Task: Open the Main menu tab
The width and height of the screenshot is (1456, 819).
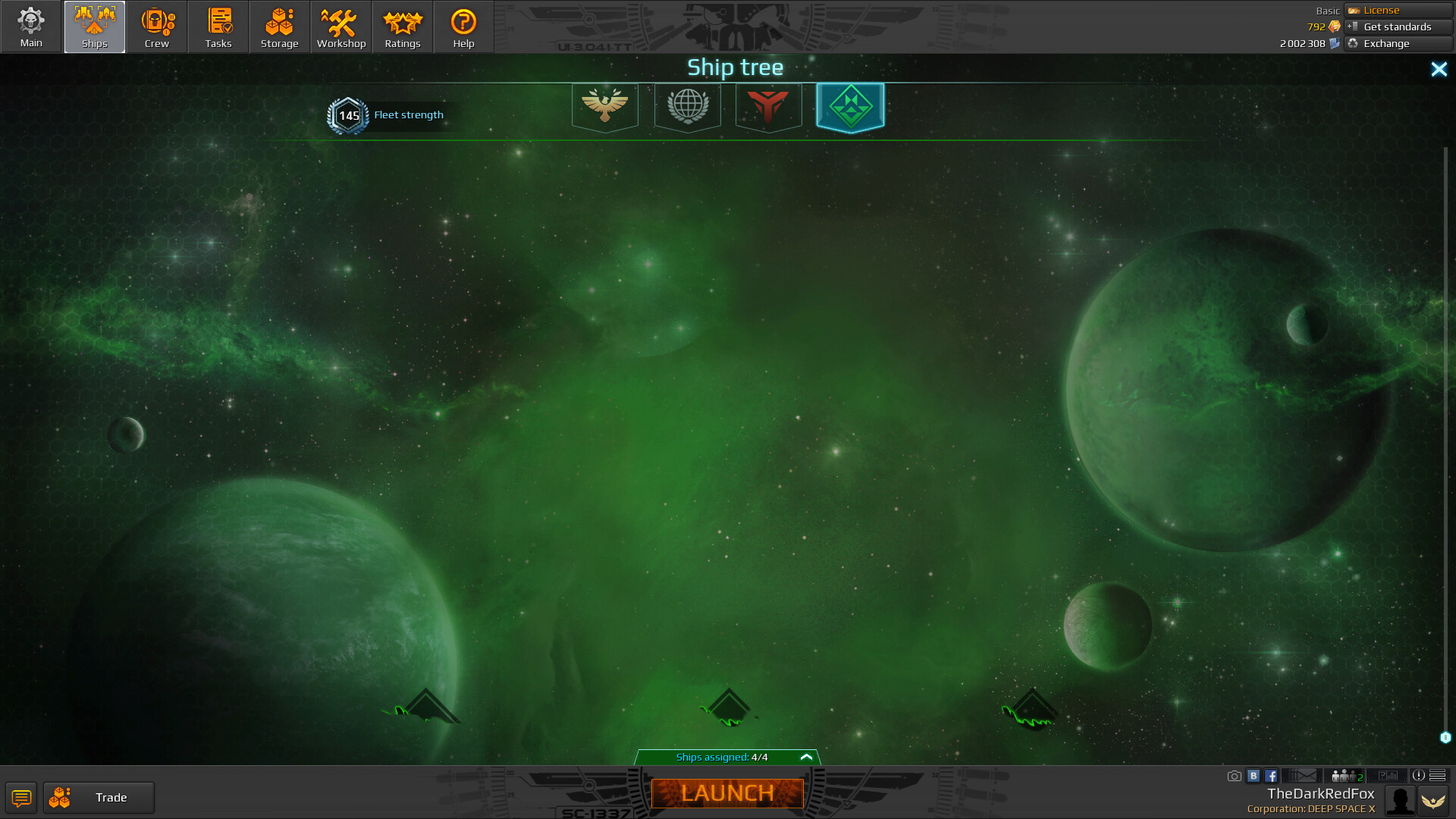Action: tap(31, 27)
